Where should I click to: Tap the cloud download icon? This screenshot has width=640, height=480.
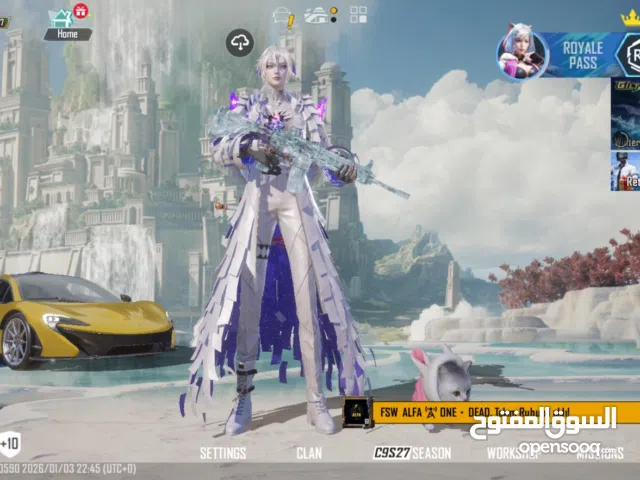click(240, 42)
